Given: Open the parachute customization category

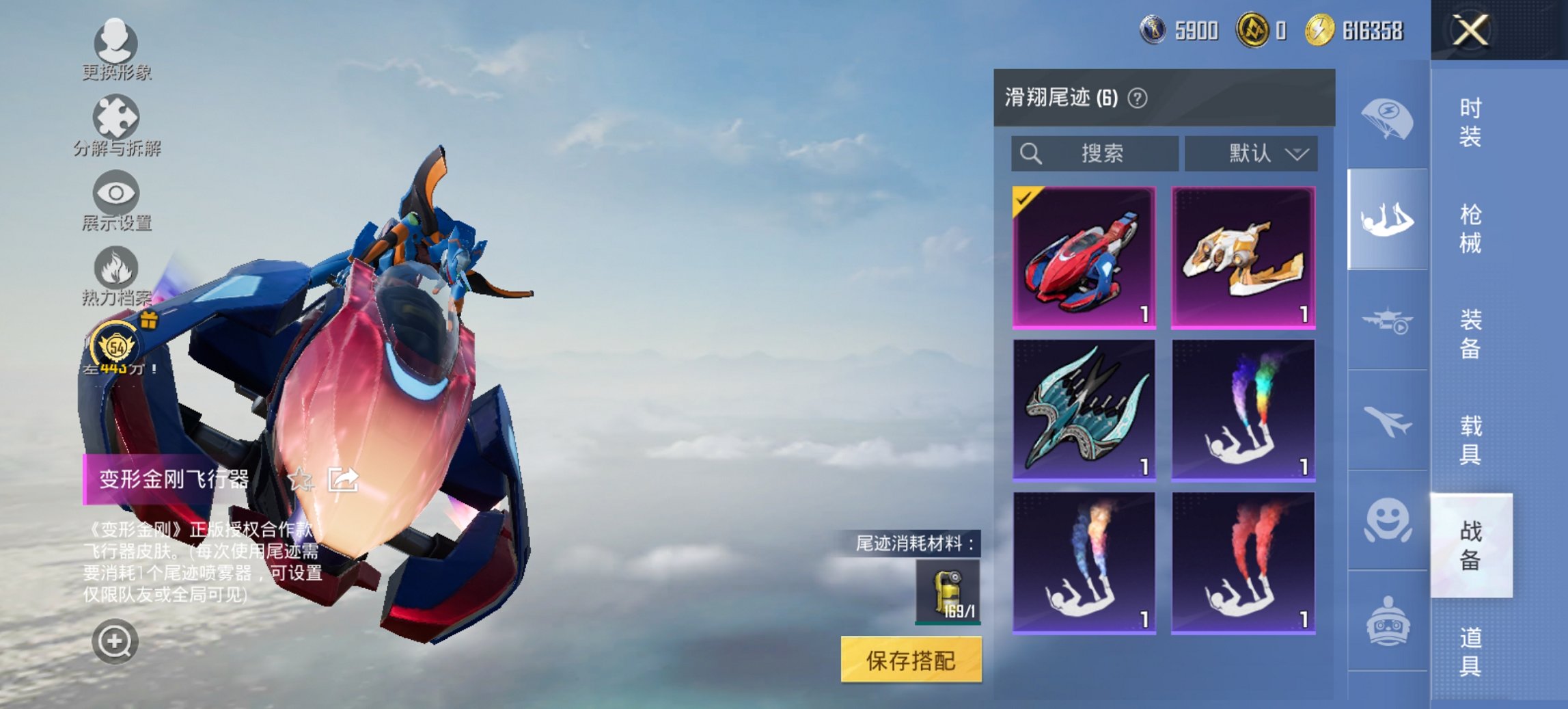Looking at the screenshot, I should pos(1387,120).
